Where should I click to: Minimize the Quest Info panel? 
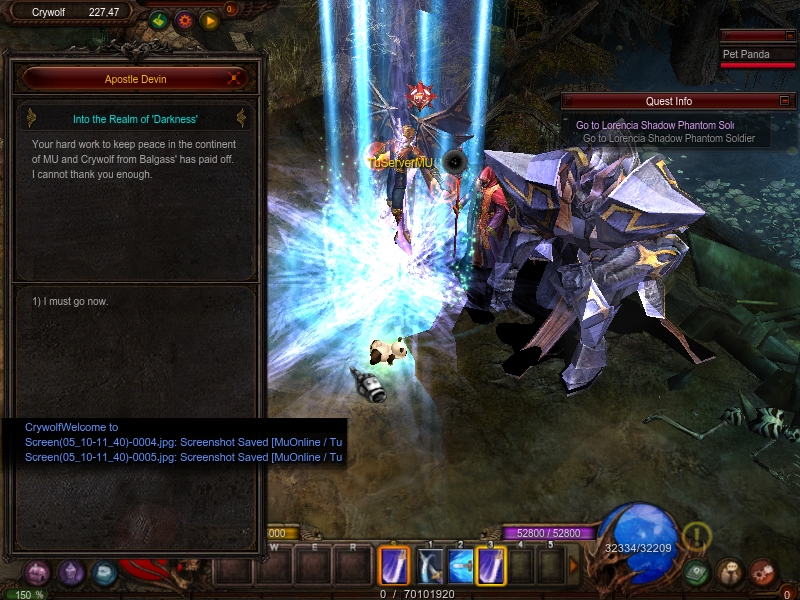[x=785, y=100]
